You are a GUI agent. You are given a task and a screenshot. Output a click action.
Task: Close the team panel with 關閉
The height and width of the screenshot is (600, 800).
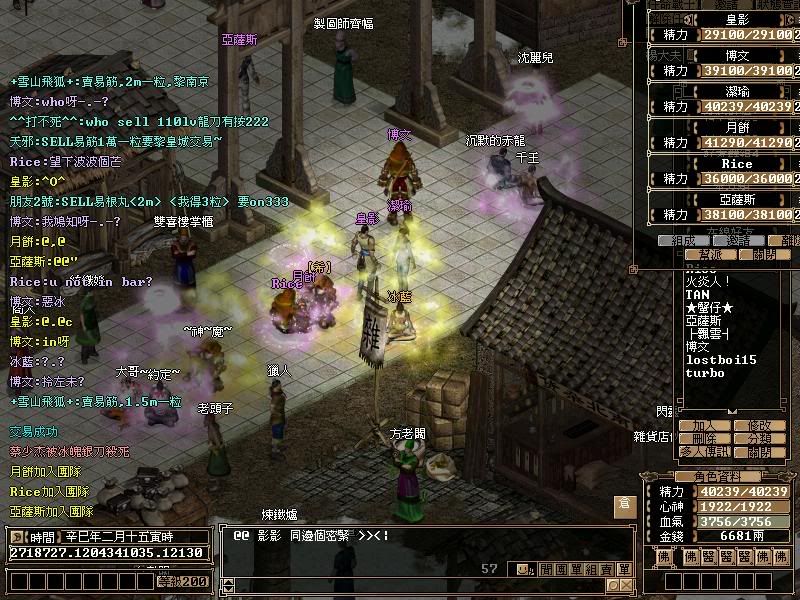pos(764,255)
